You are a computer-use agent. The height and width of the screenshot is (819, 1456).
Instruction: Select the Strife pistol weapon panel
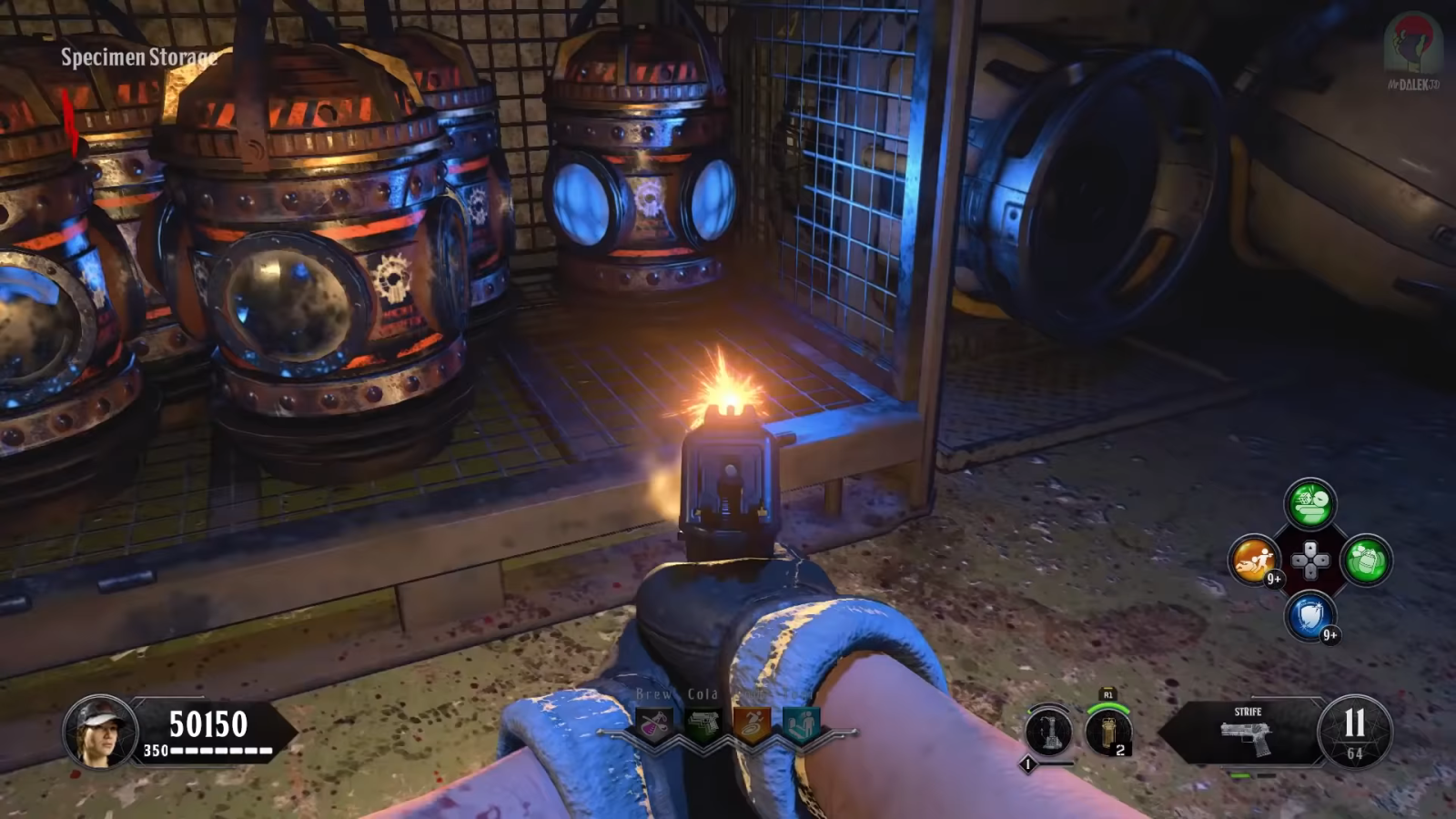tap(1245, 731)
